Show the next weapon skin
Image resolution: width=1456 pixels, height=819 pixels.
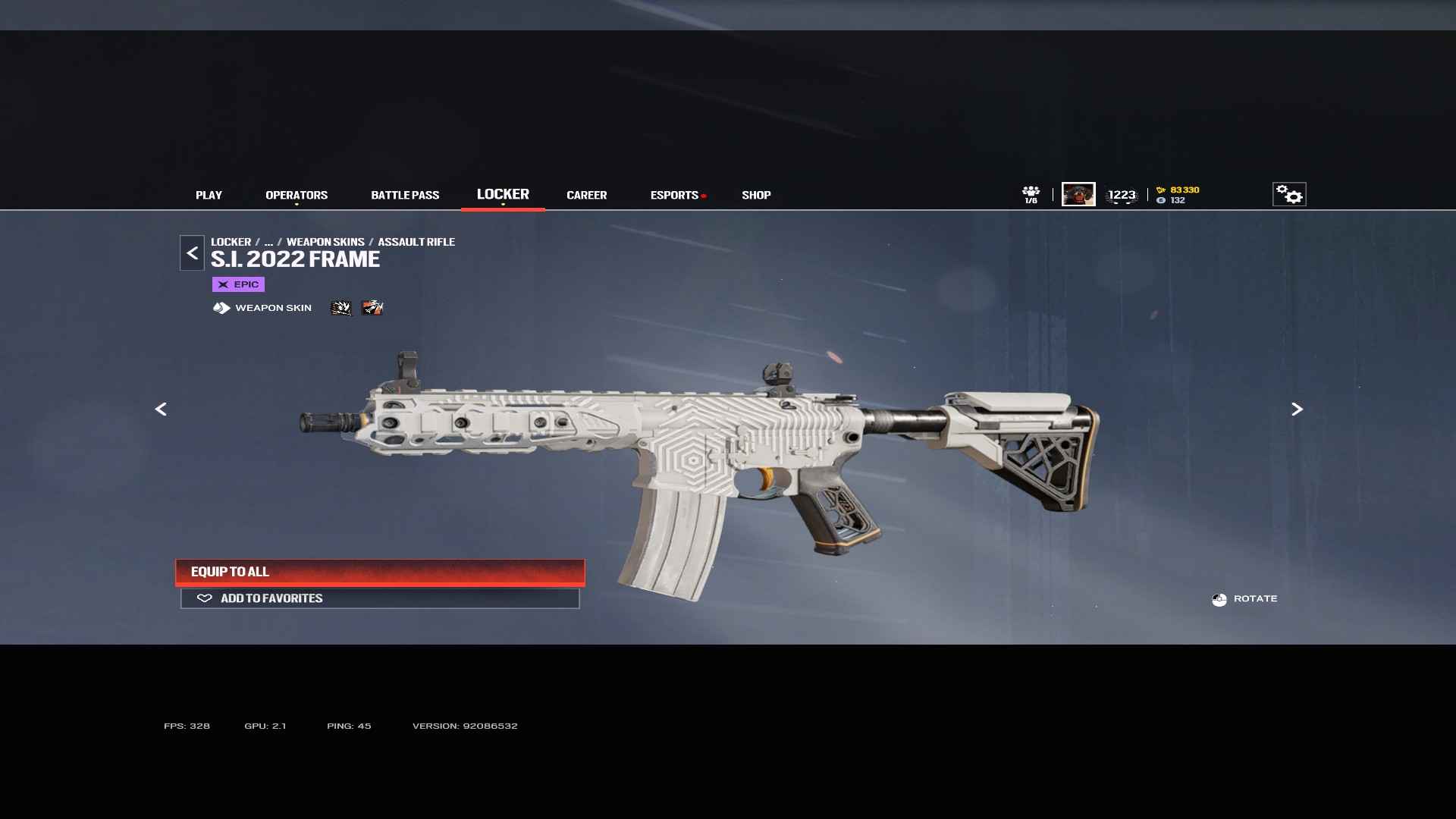tap(1297, 409)
